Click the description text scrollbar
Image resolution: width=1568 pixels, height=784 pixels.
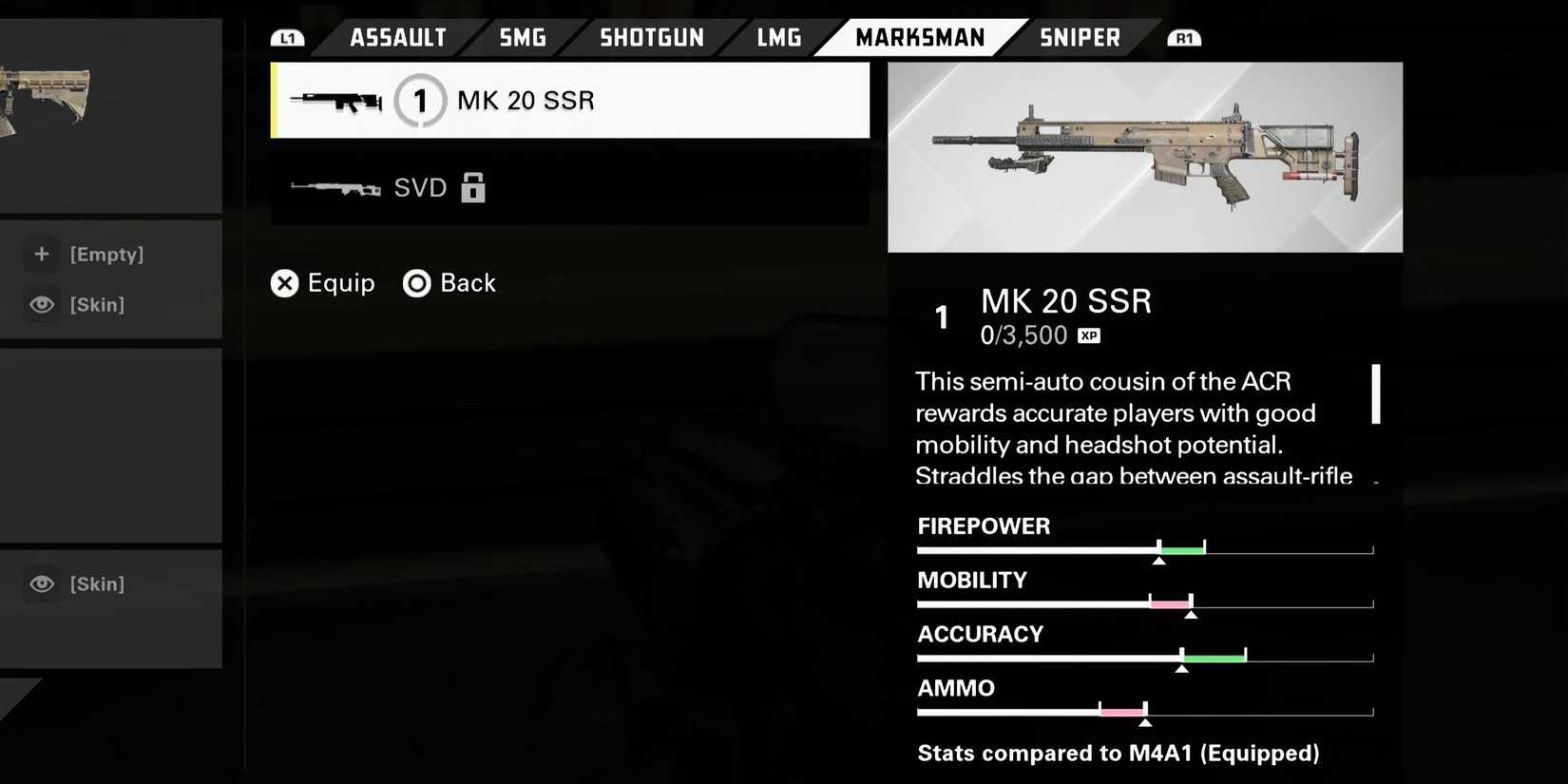click(1375, 394)
